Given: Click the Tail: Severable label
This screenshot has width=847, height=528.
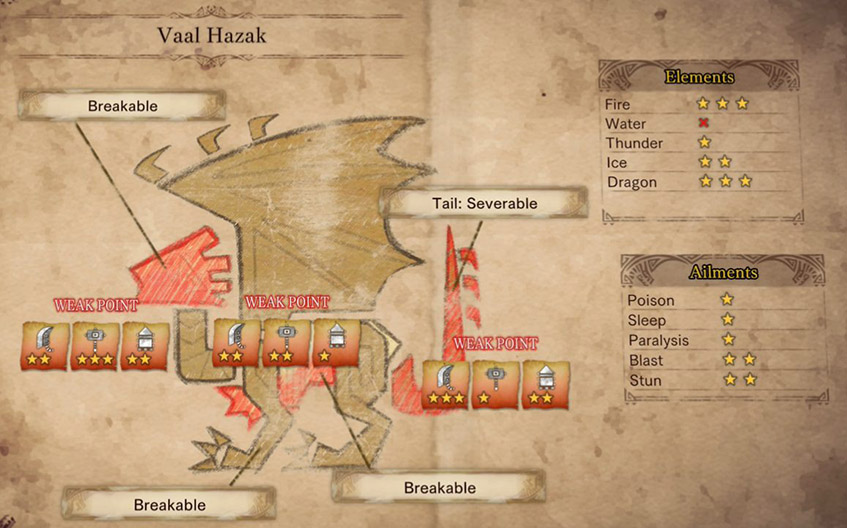Looking at the screenshot, I should [485, 203].
